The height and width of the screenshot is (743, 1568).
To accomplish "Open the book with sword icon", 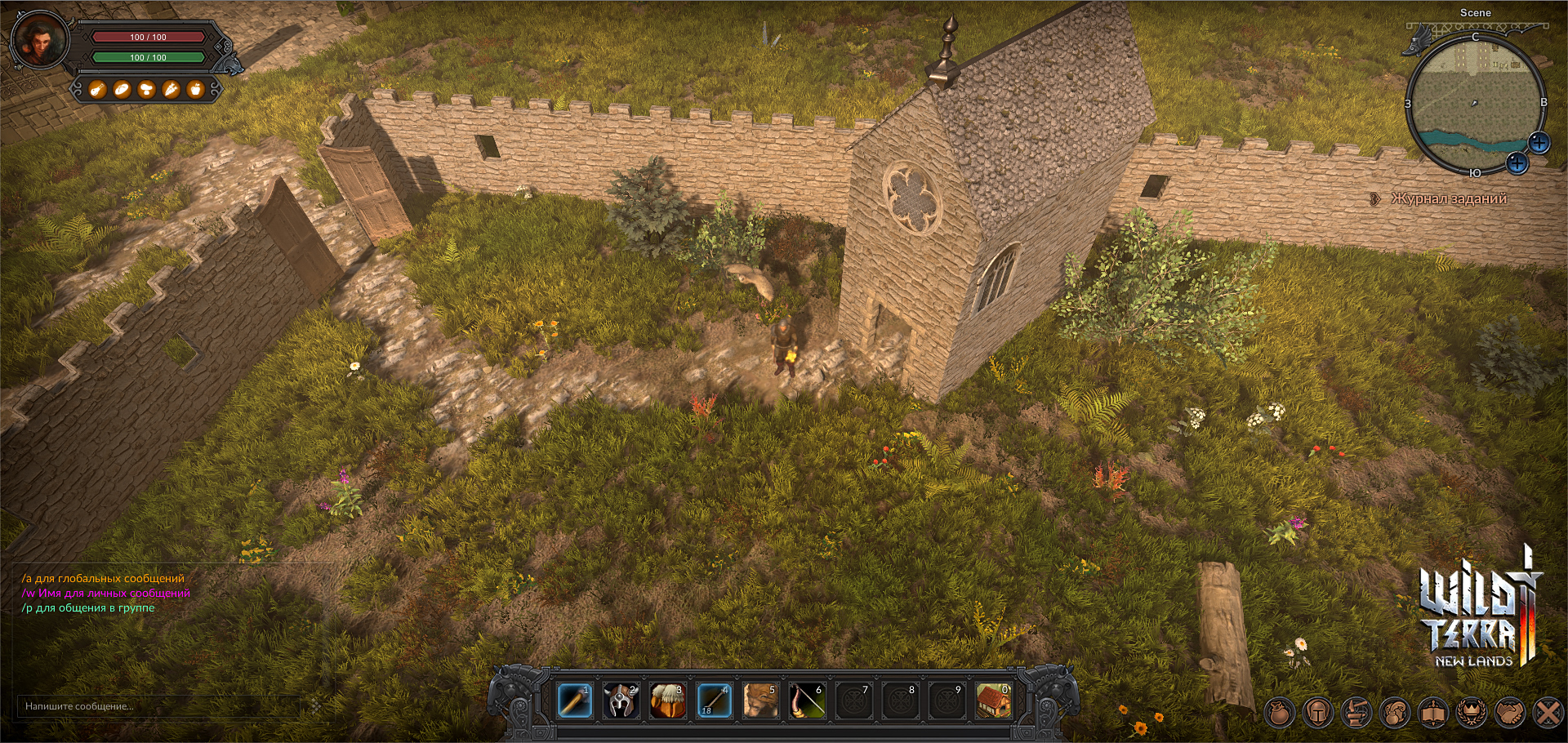I will [1433, 713].
